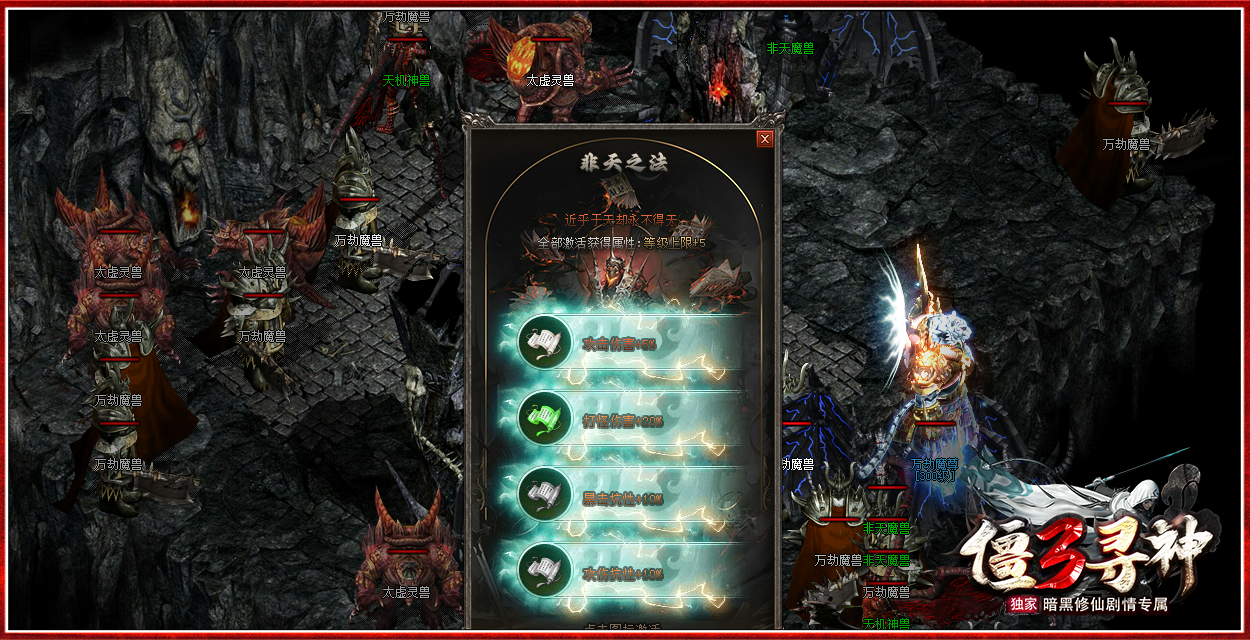Activate the green 打怪伤害+20% scroll icon
Image resolution: width=1250 pixels, height=640 pixels.
[x=544, y=418]
